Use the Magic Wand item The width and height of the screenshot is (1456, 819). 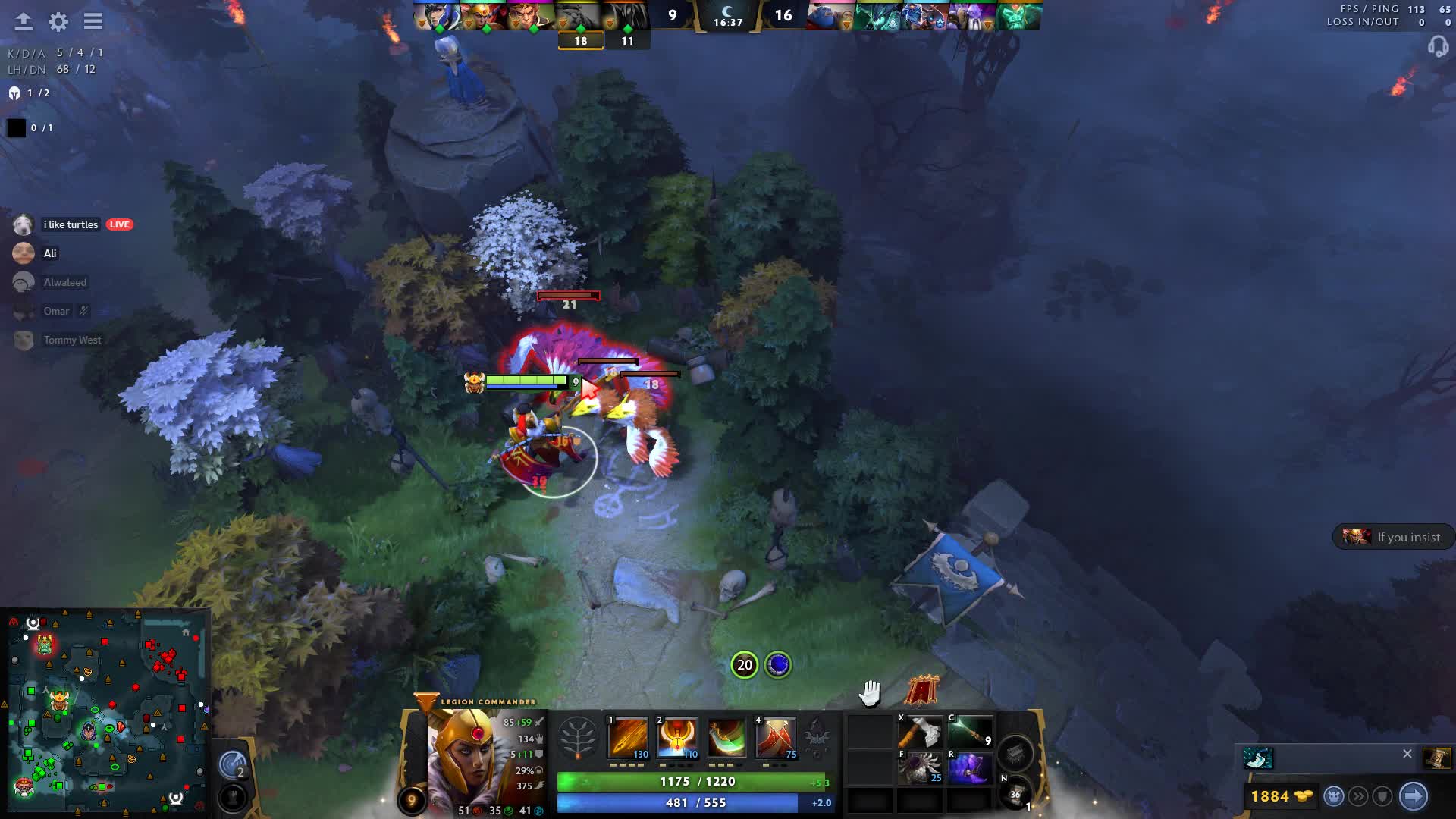[x=970, y=733]
